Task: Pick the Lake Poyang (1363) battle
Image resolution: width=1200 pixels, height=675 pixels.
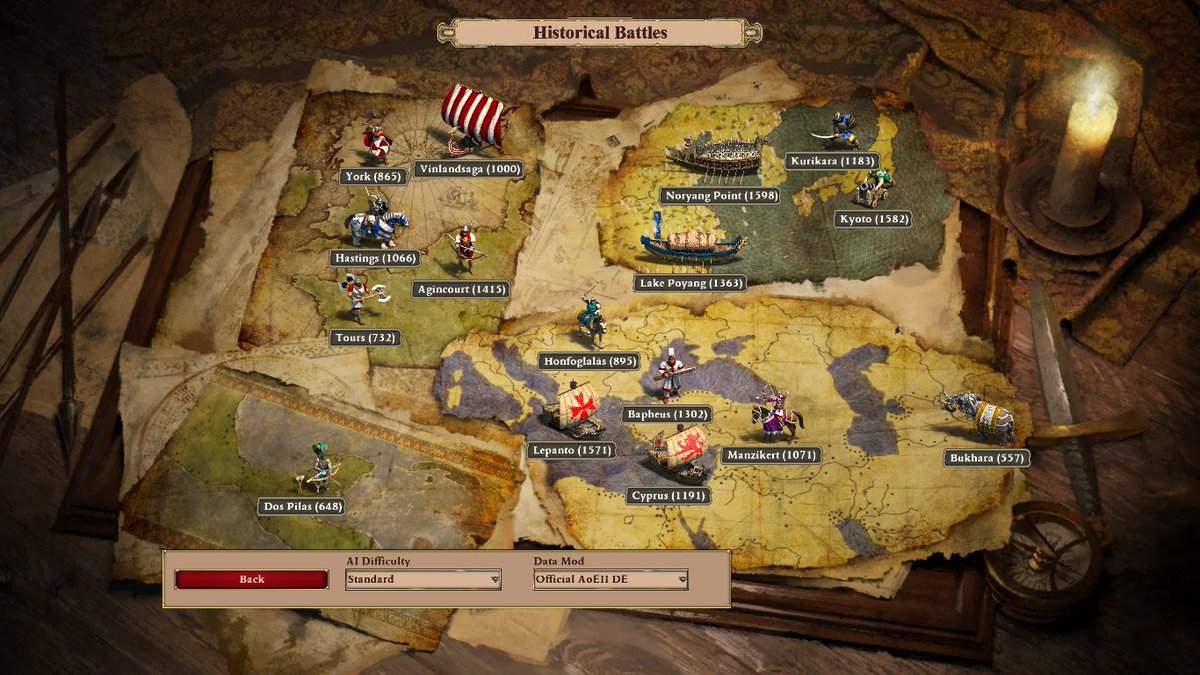Action: pyautogui.click(x=690, y=283)
